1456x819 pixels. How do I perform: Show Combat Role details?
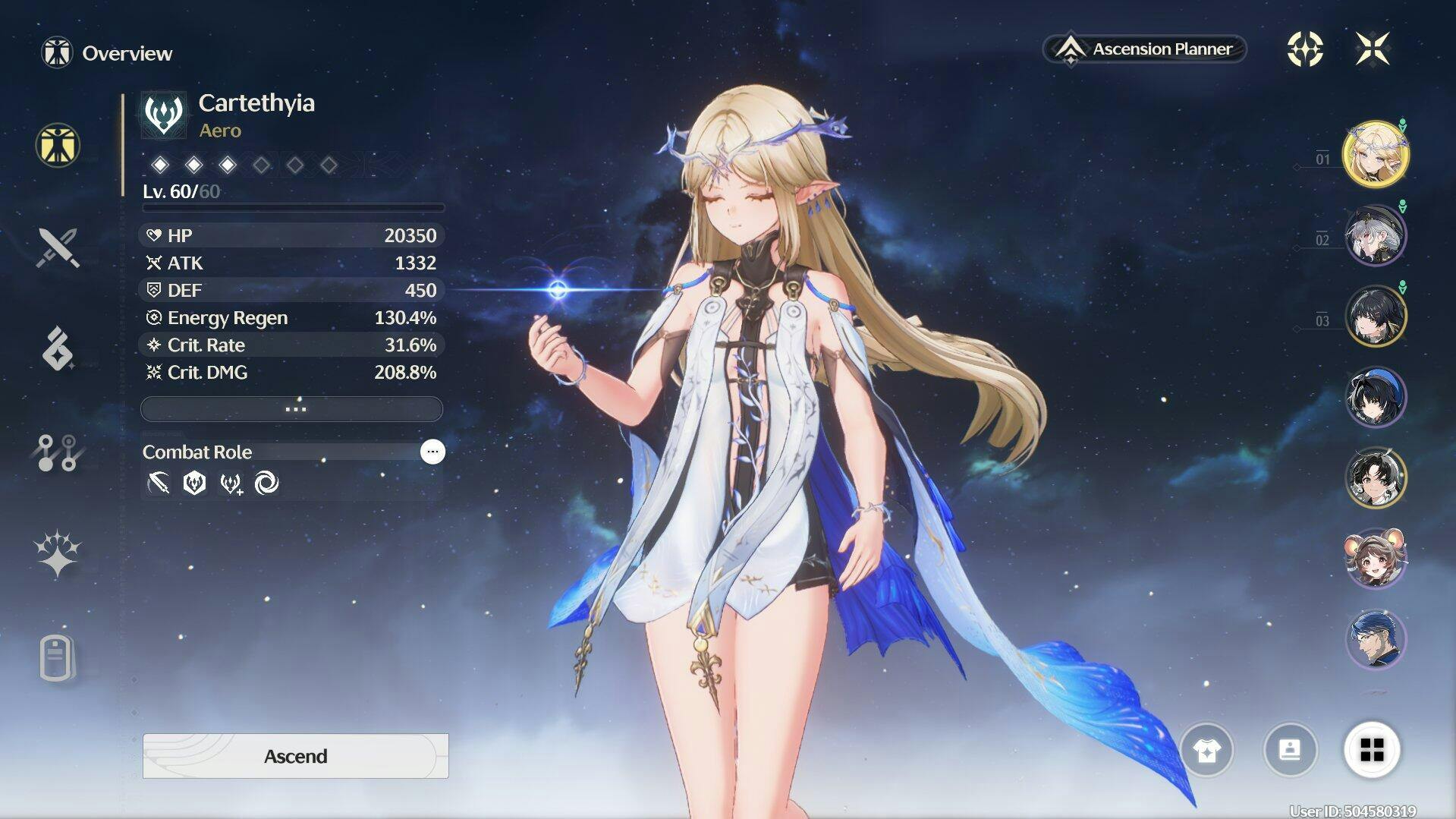(x=432, y=452)
